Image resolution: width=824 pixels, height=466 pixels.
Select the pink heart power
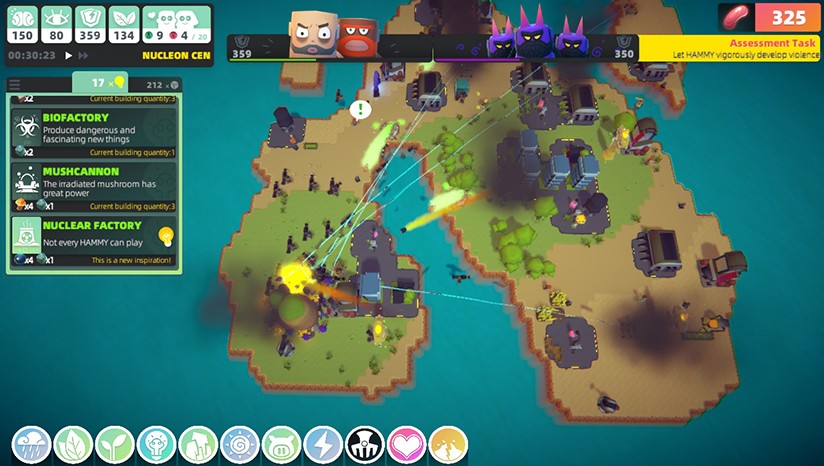pyautogui.click(x=407, y=445)
